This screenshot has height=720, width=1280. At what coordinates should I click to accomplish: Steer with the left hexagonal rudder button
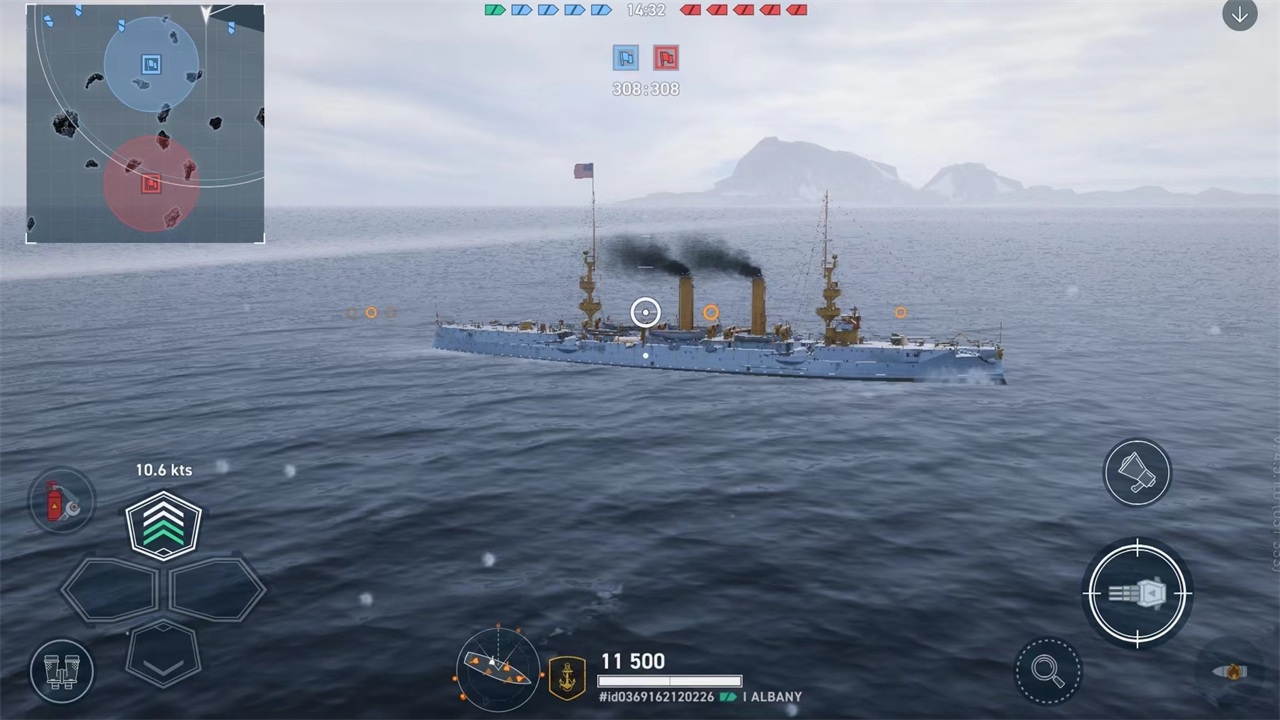(x=110, y=589)
